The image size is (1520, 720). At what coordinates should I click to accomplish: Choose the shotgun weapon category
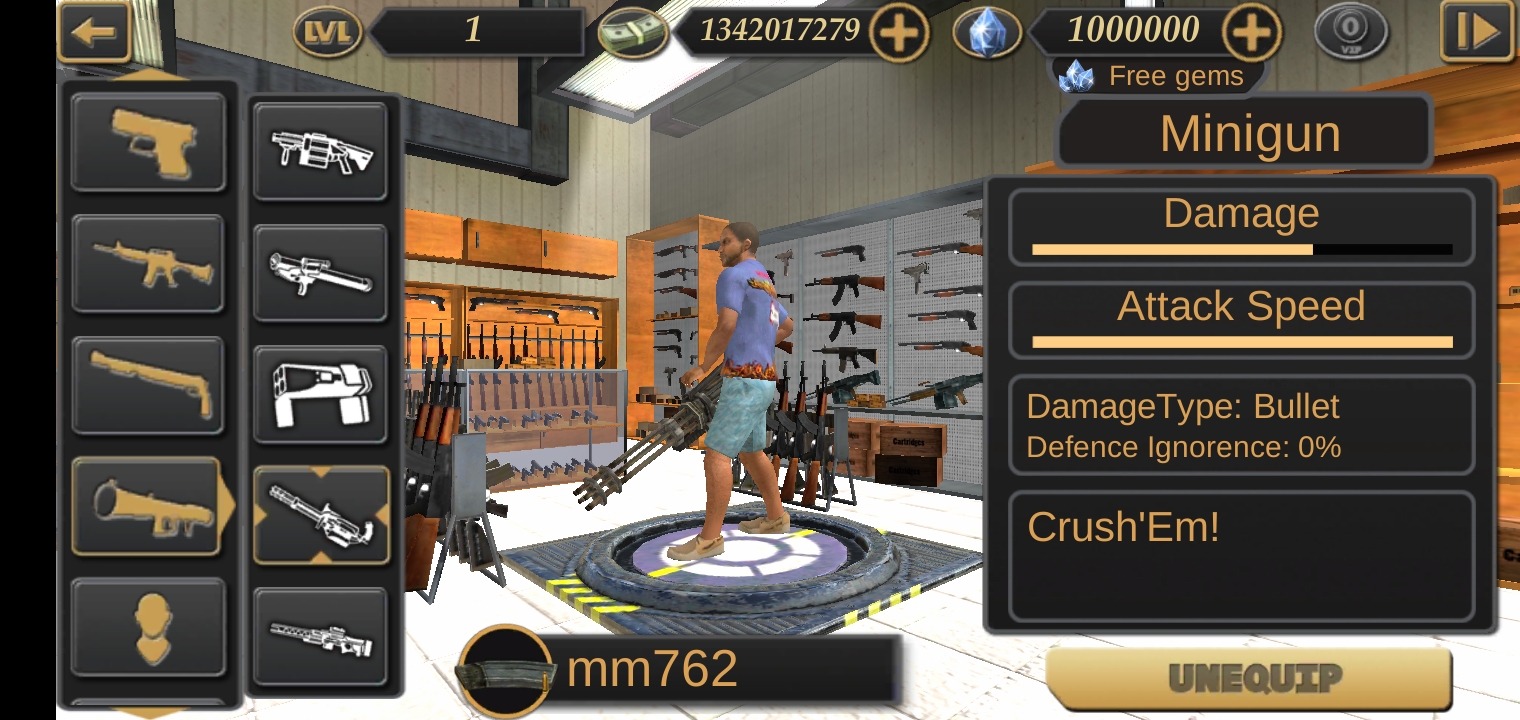(x=148, y=385)
